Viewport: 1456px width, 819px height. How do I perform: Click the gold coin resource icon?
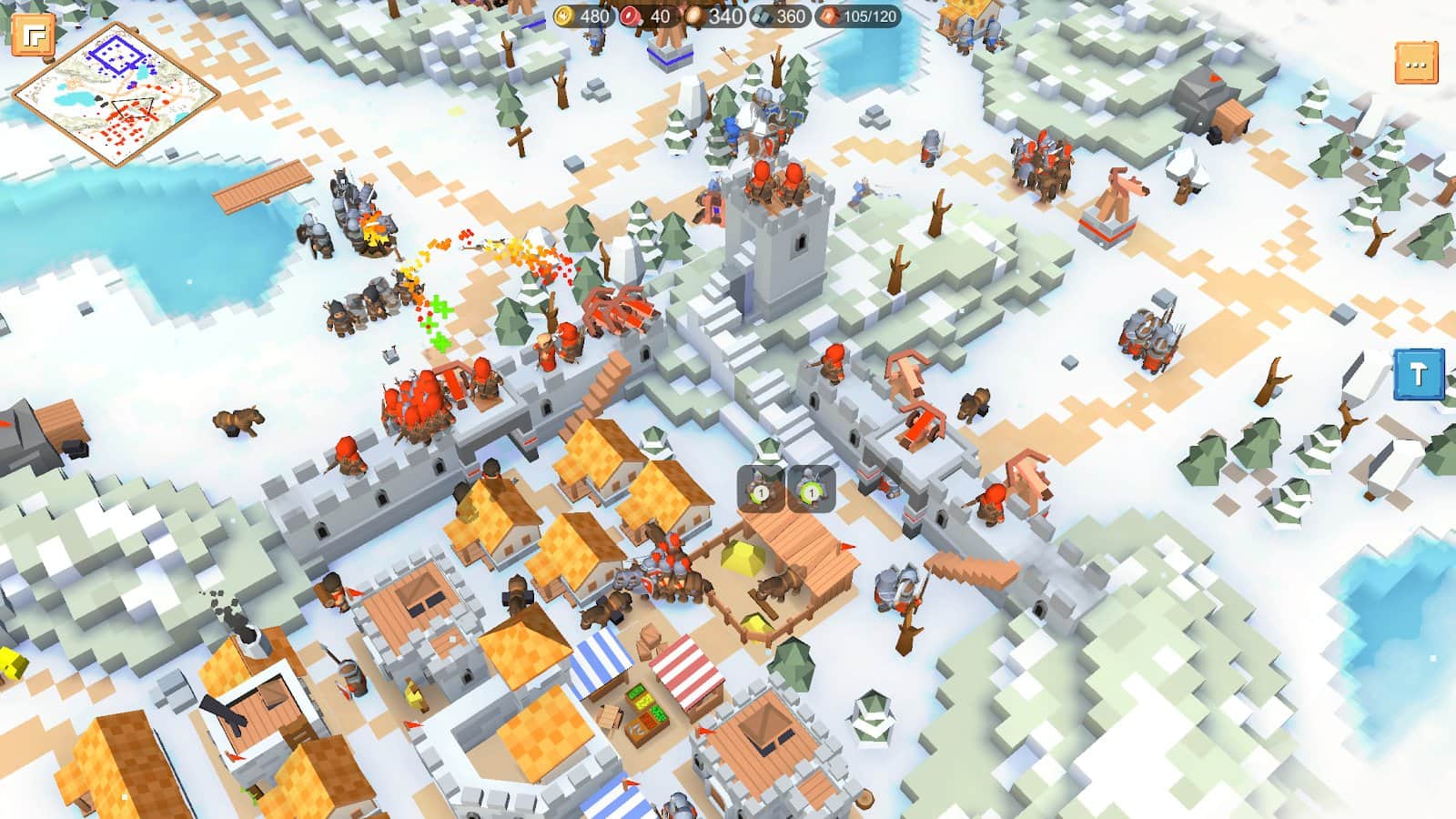point(565,15)
